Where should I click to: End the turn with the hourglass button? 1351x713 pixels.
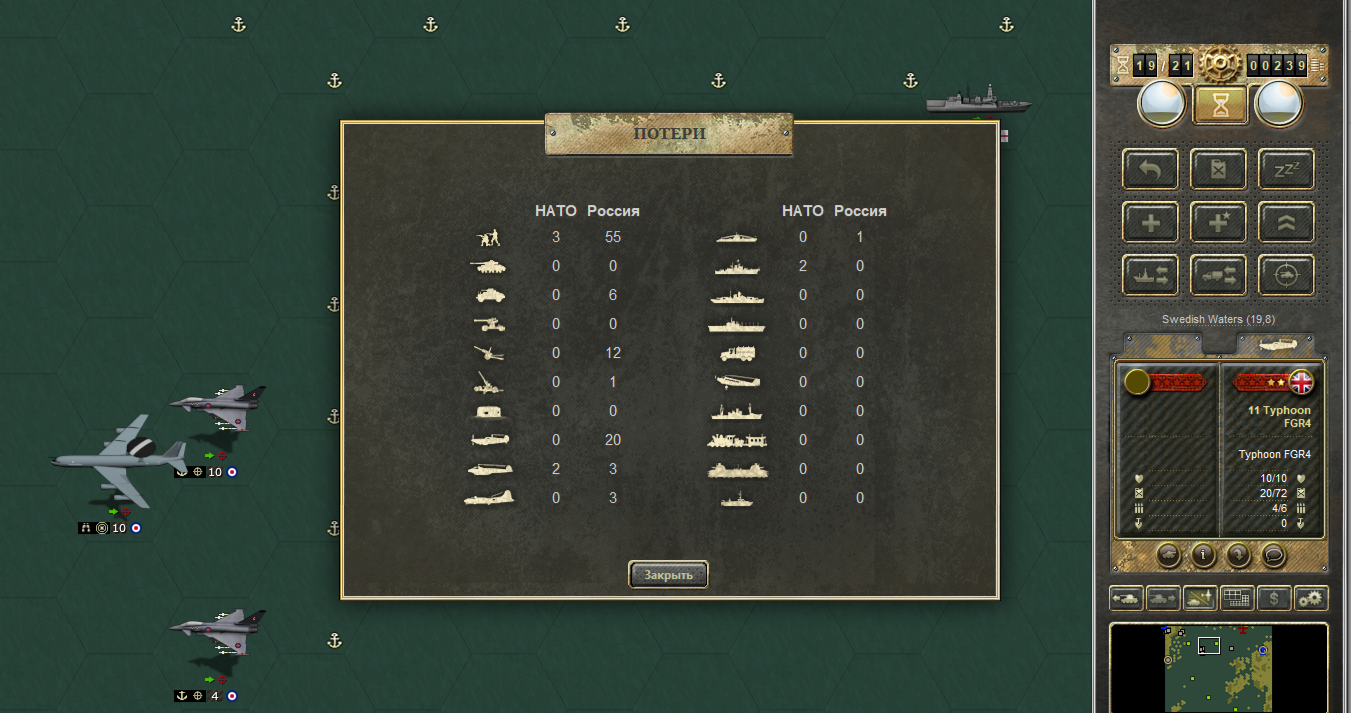coord(1220,104)
